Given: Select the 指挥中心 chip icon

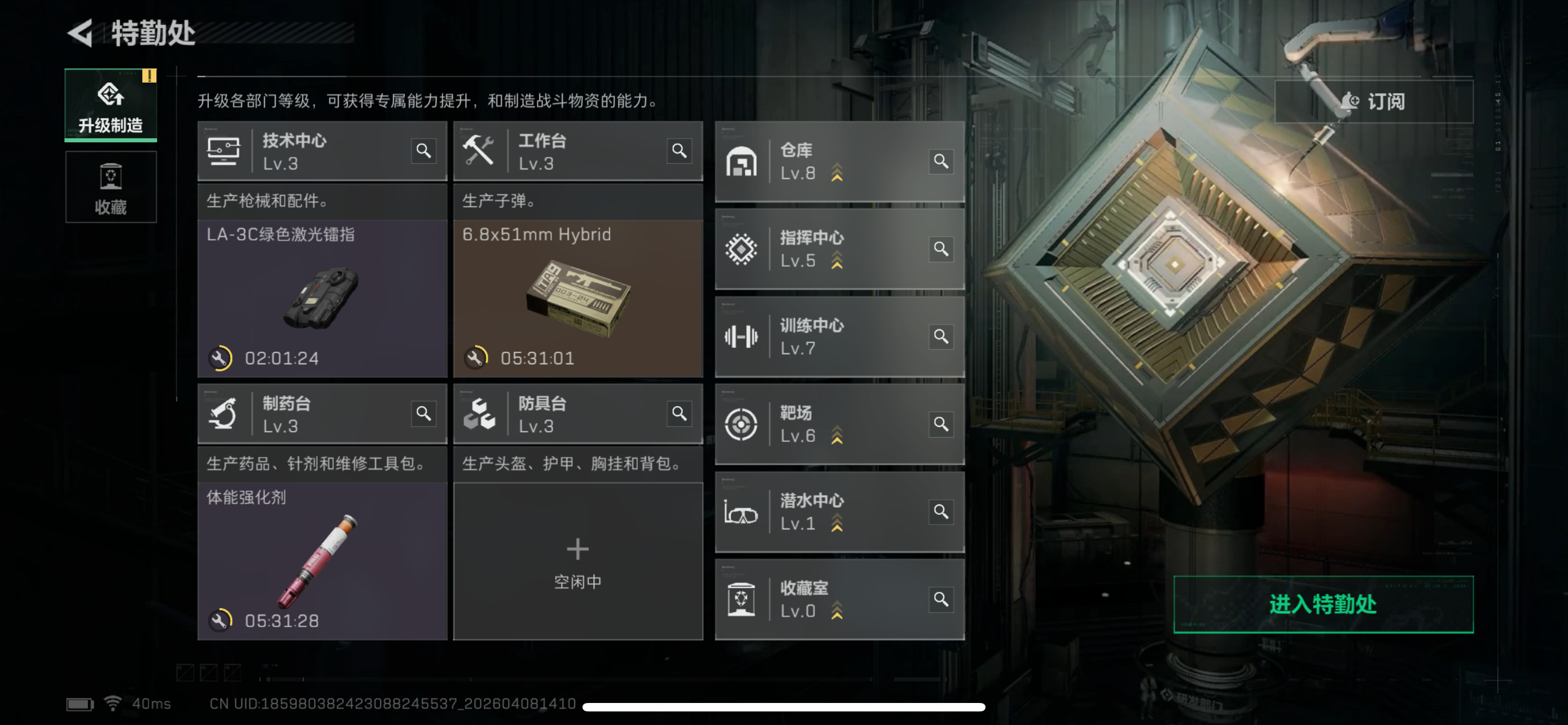Looking at the screenshot, I should click(x=742, y=249).
